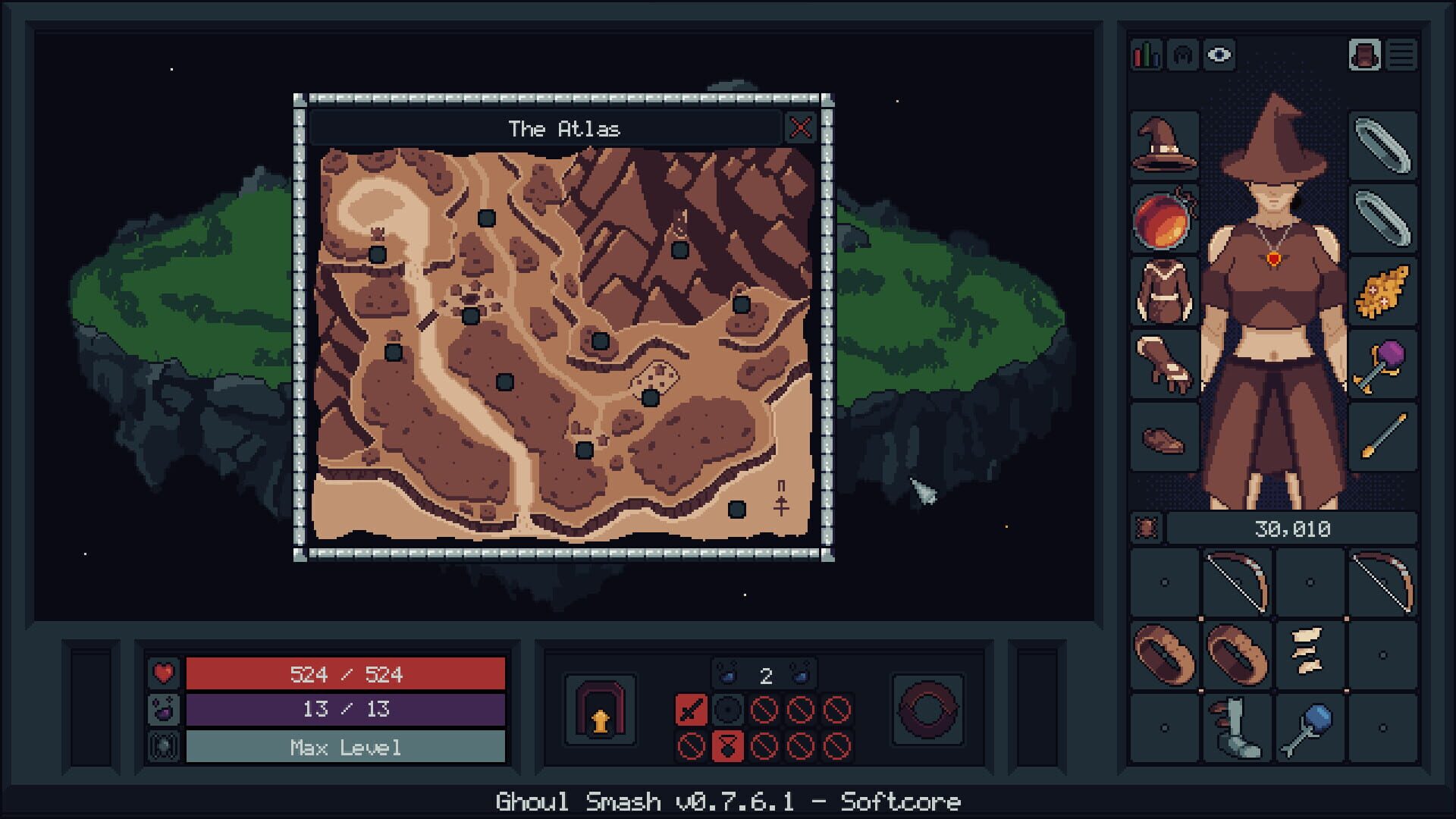Click the silver ring equipment slot
This screenshot has width=1456, height=819.
tap(1382, 144)
